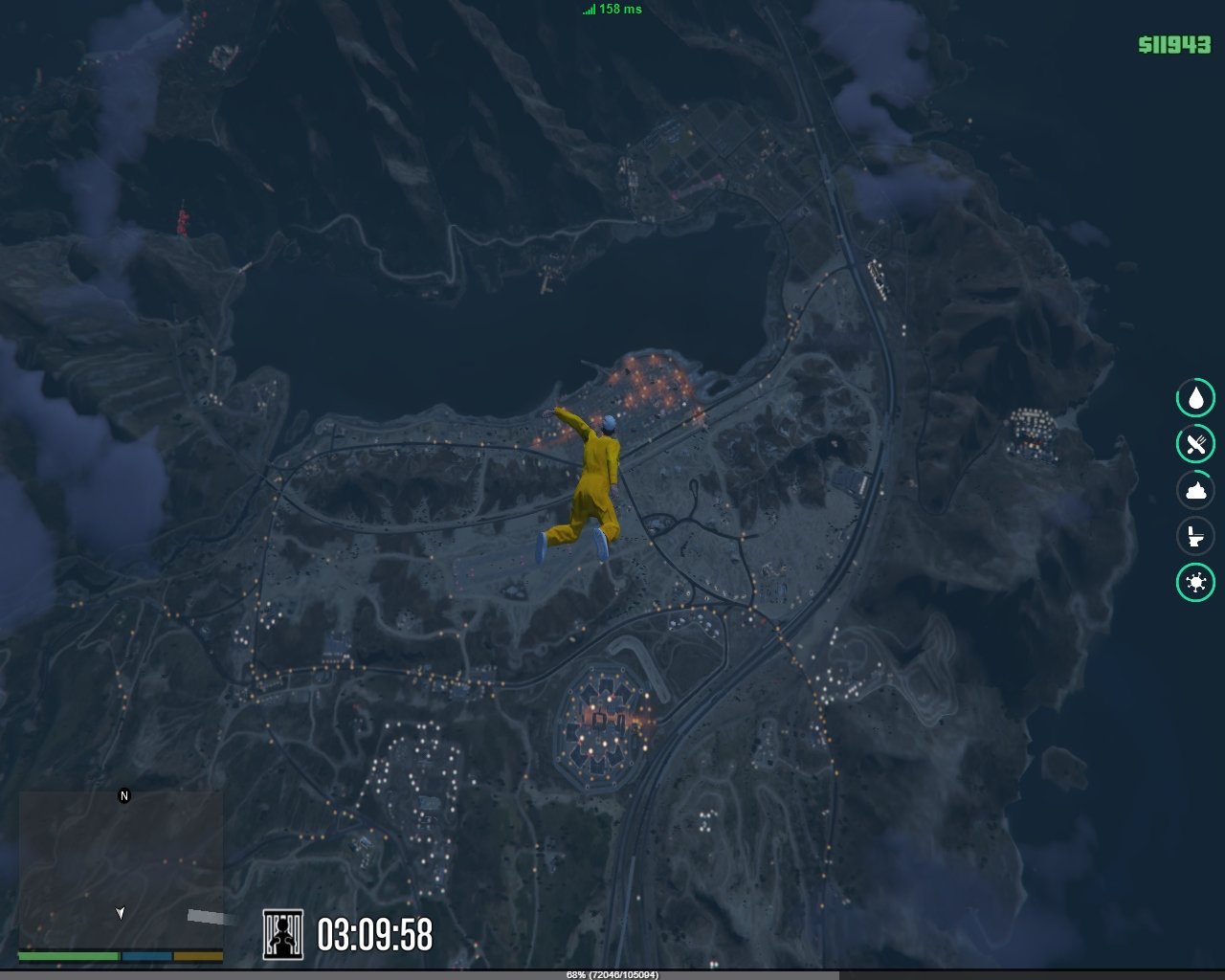Select the hunger fork and knife icon
1225x980 pixels.
[1195, 444]
